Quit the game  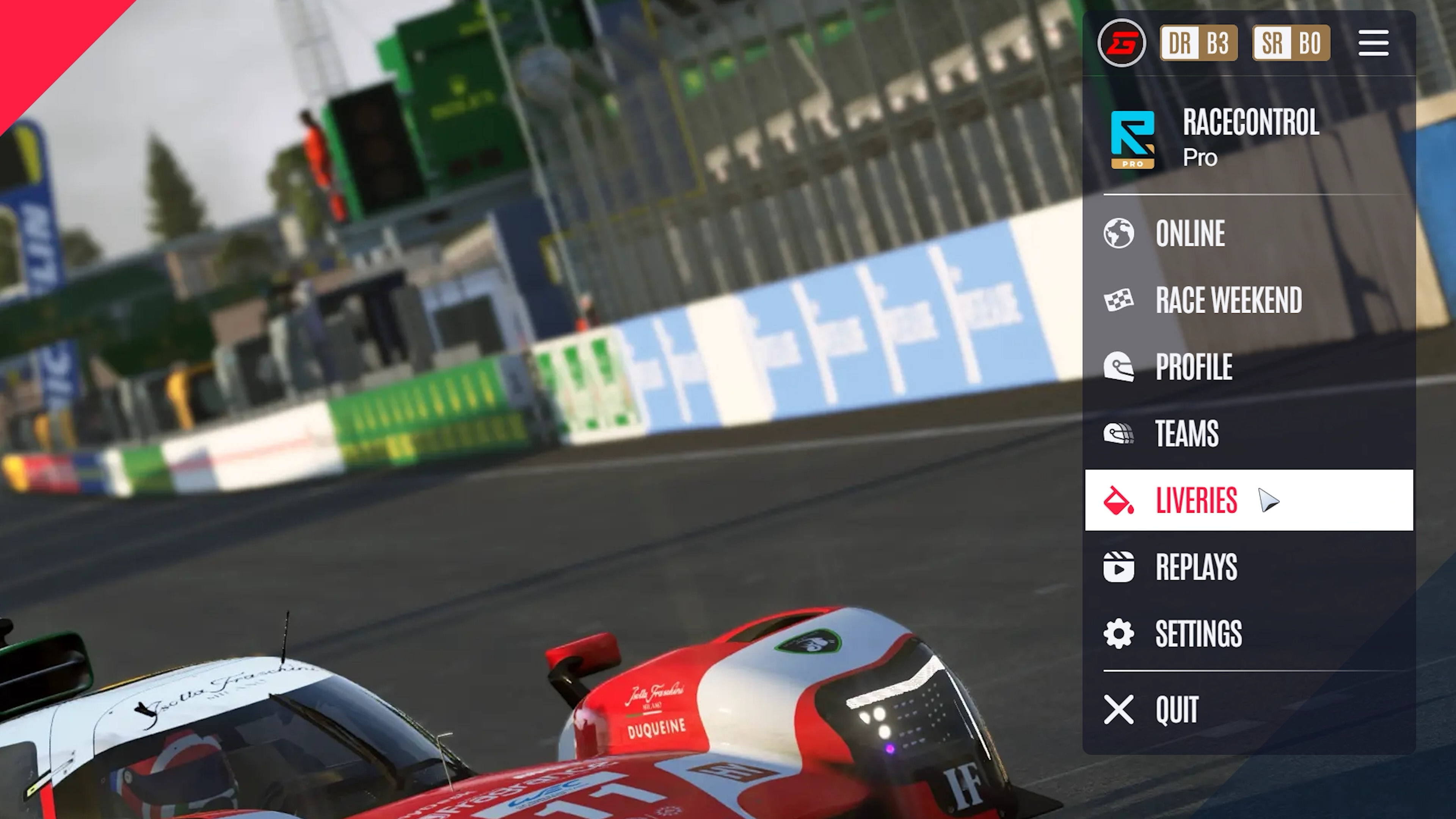click(x=1177, y=709)
